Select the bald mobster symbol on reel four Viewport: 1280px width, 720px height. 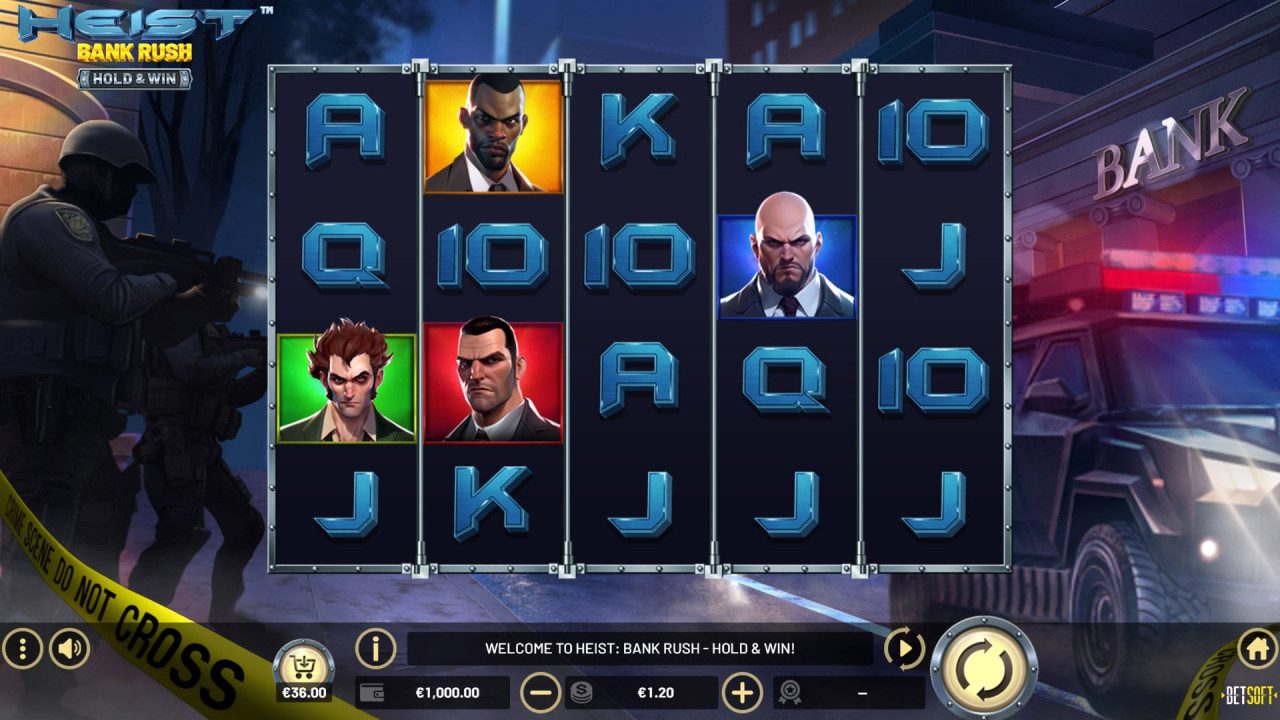pos(786,264)
